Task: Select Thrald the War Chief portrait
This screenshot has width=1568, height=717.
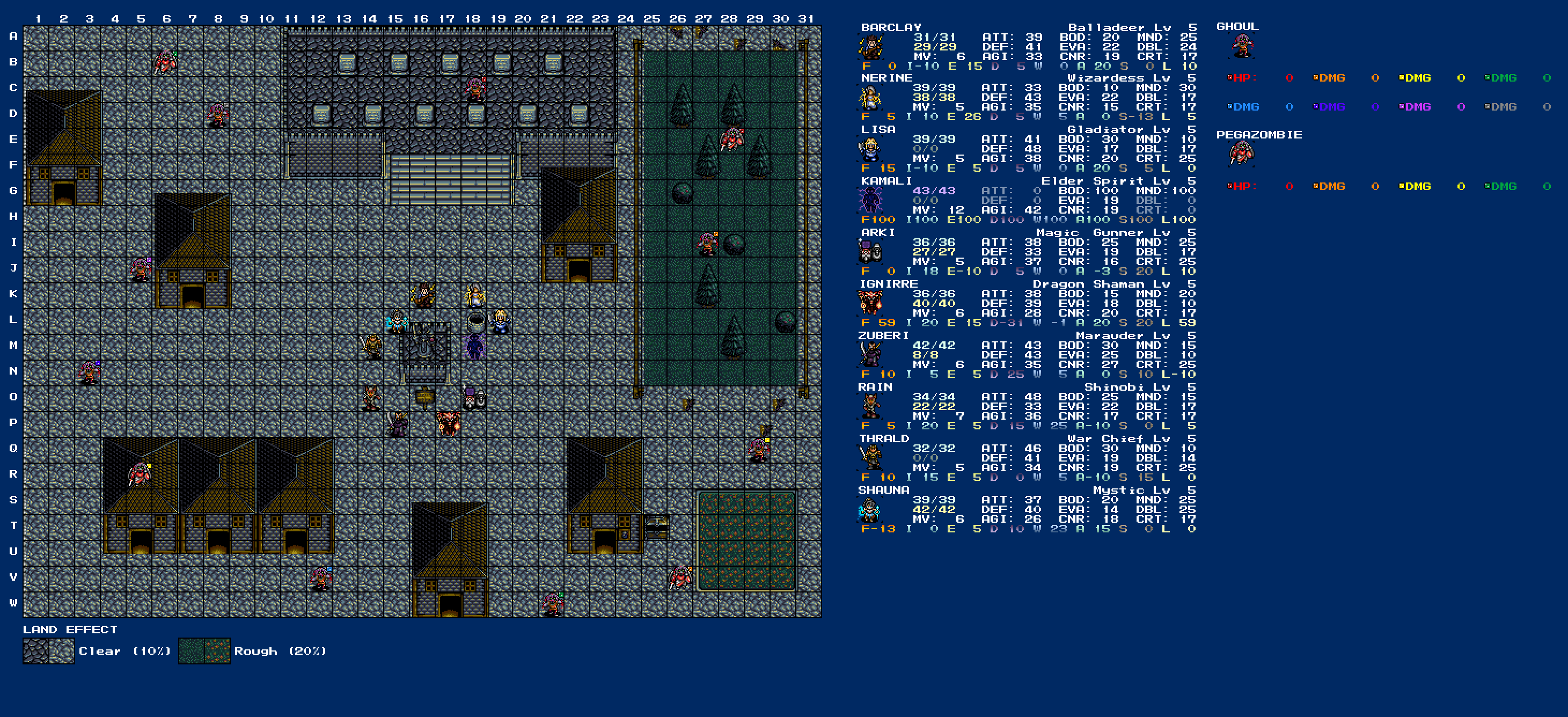Action: pyautogui.click(x=870, y=458)
